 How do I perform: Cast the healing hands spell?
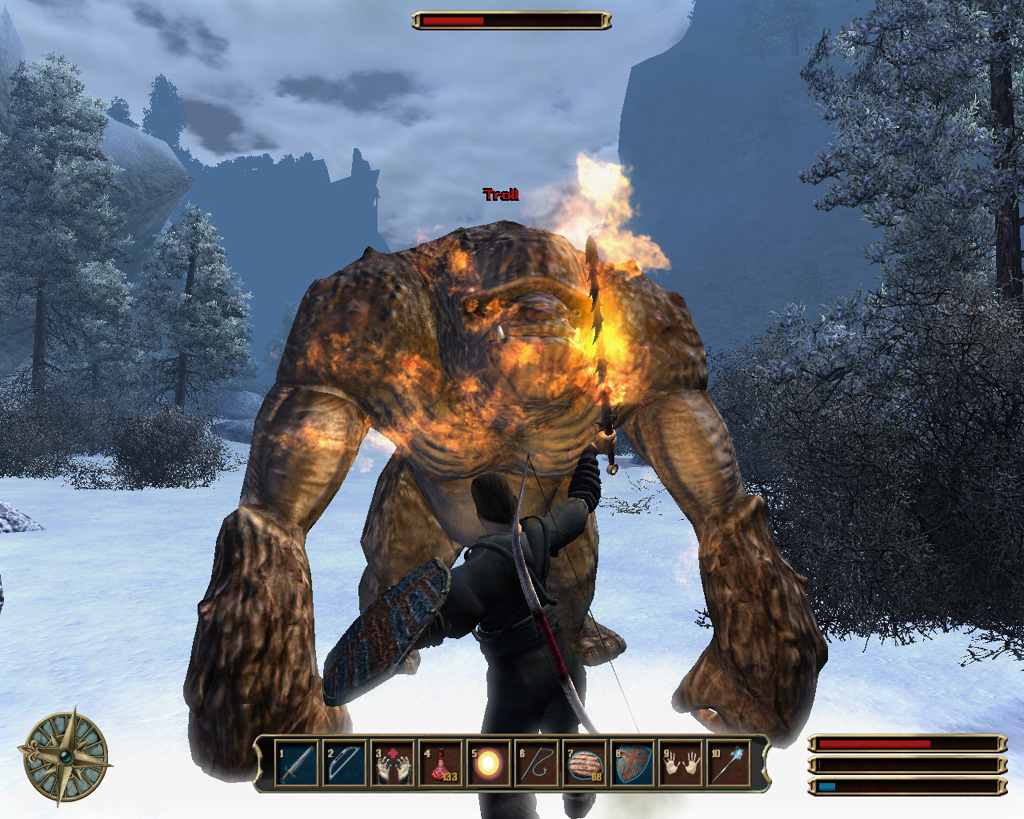(x=393, y=765)
